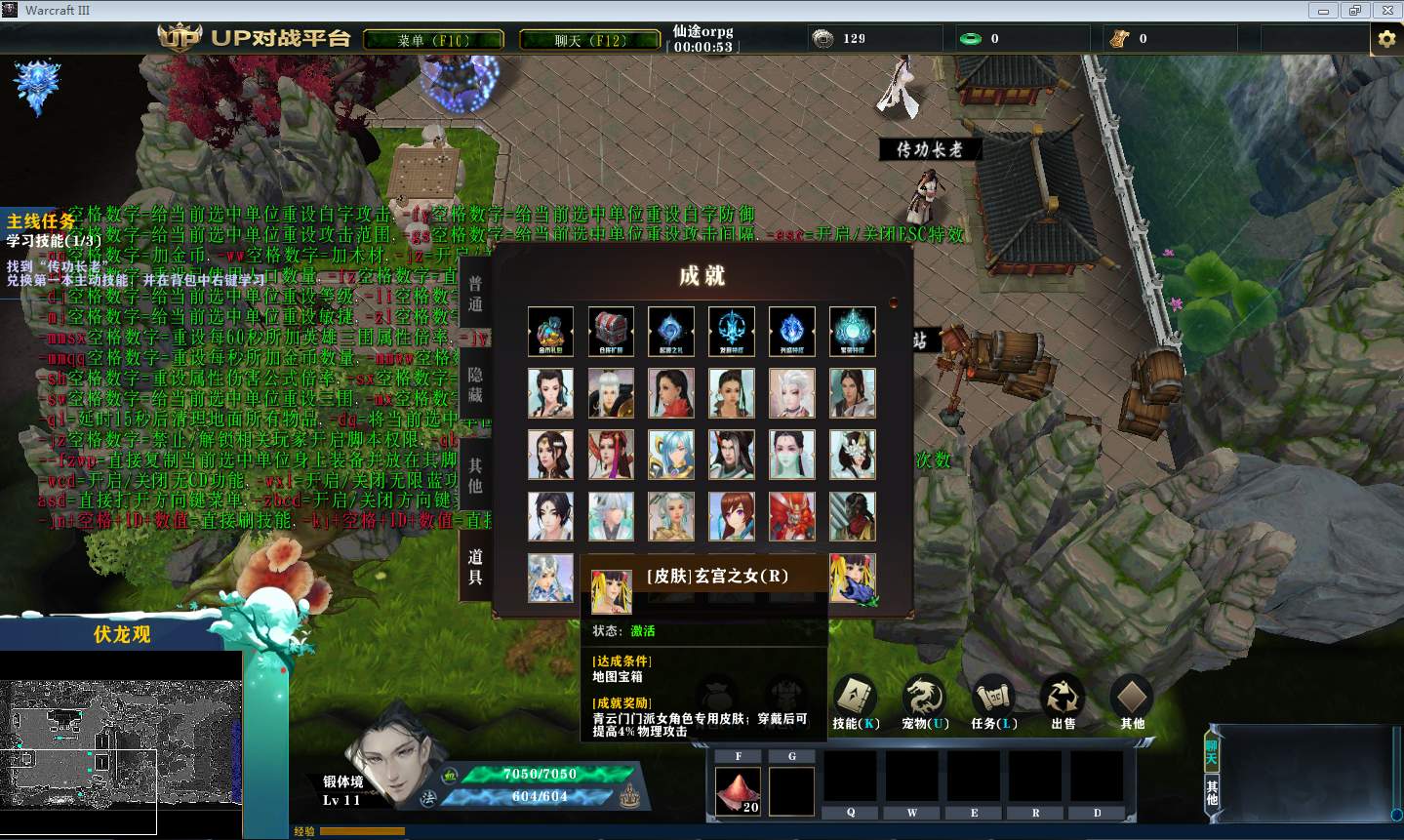Choose the red demon mask skin portrait
This screenshot has width=1404, height=840.
click(791, 516)
